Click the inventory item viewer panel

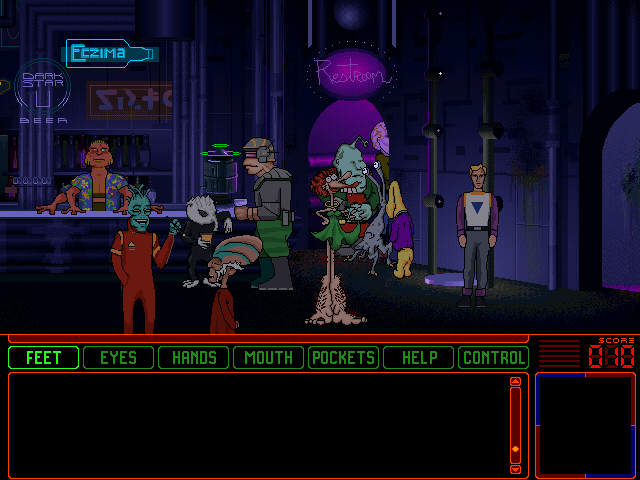(585, 424)
